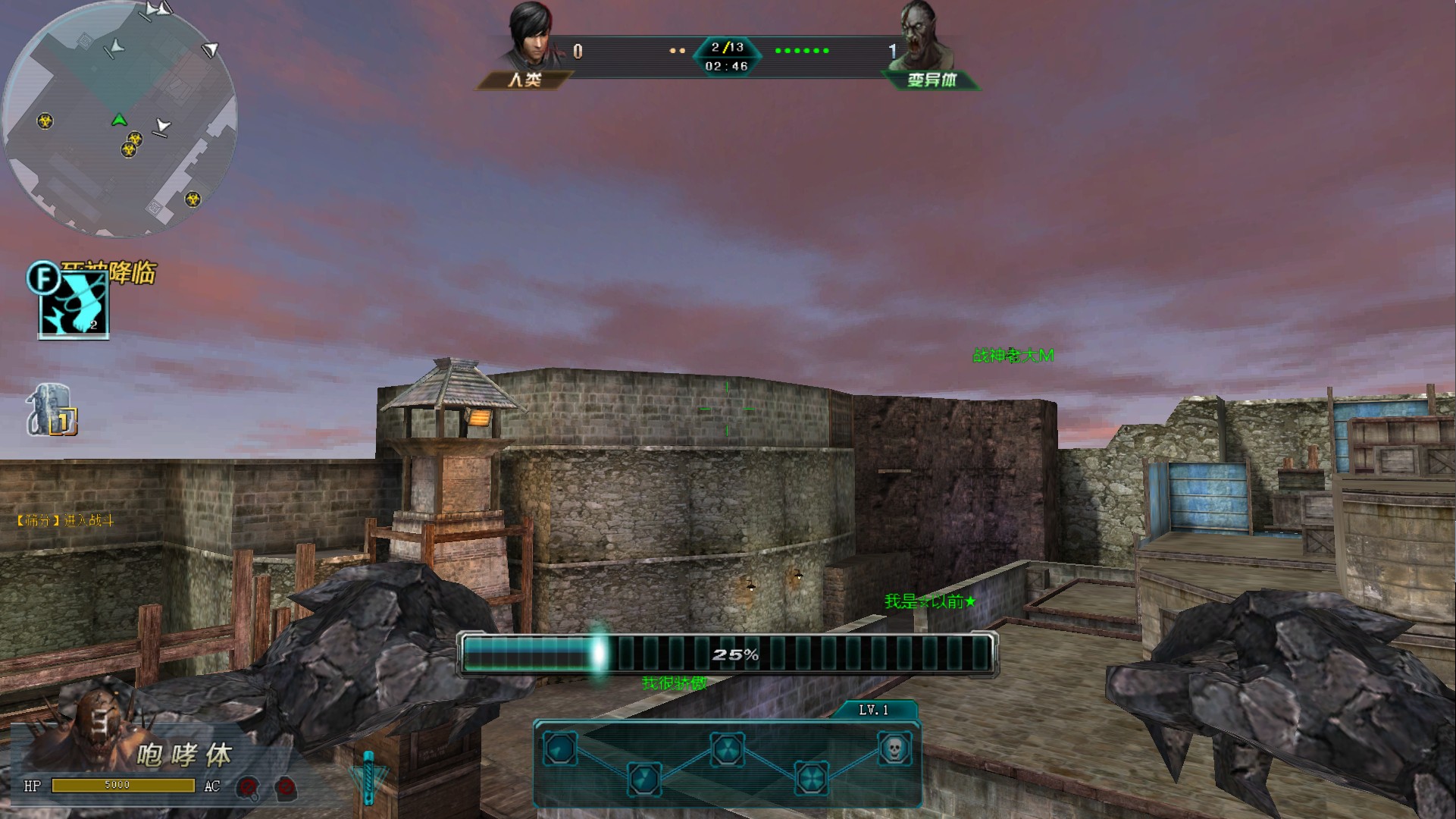Screen dimensions: 1456x819
Task: Activate the 死神降临 foot-stomp skill icon
Action: point(74,305)
